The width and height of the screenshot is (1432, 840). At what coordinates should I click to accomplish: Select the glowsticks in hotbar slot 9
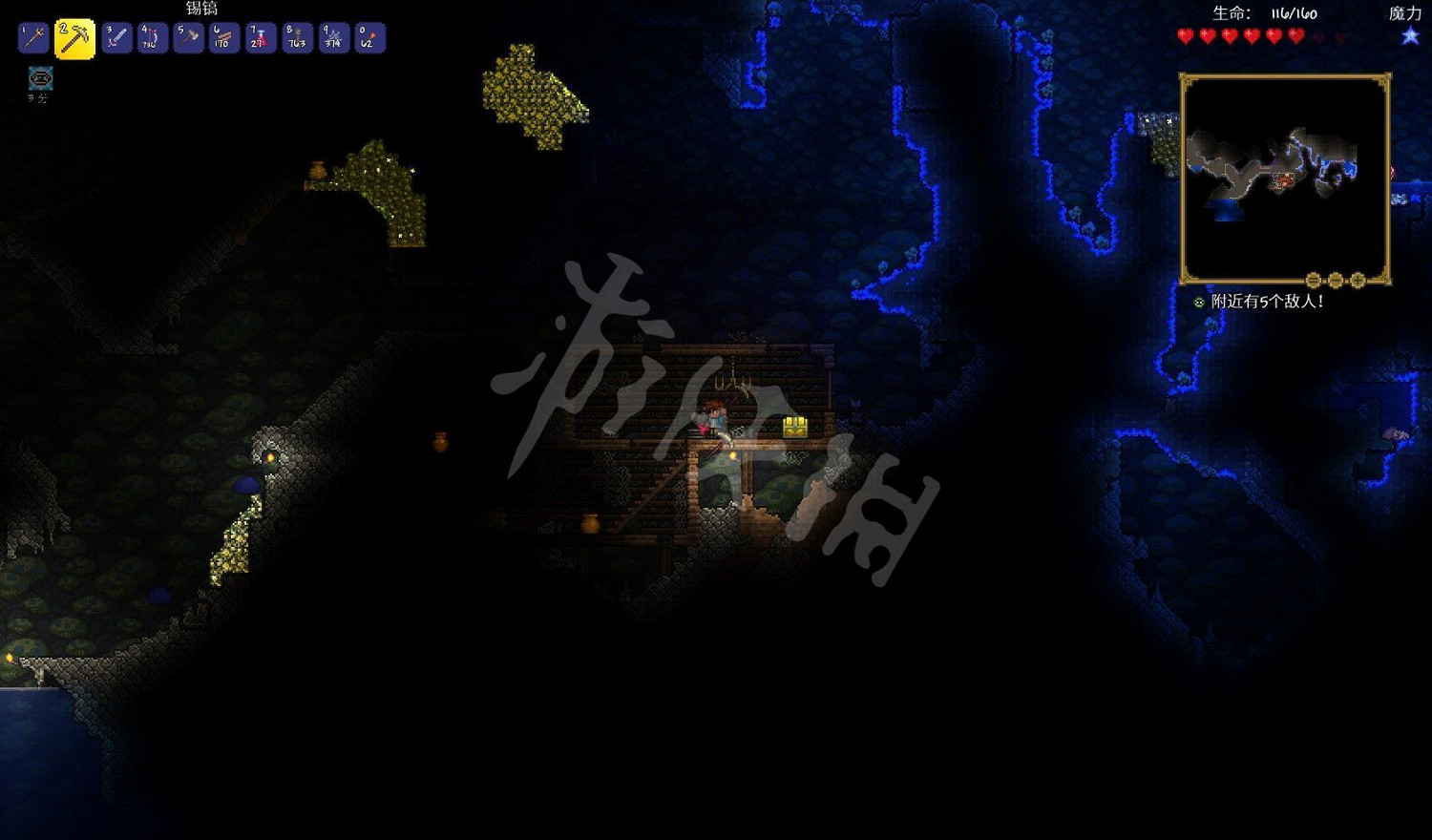332,38
